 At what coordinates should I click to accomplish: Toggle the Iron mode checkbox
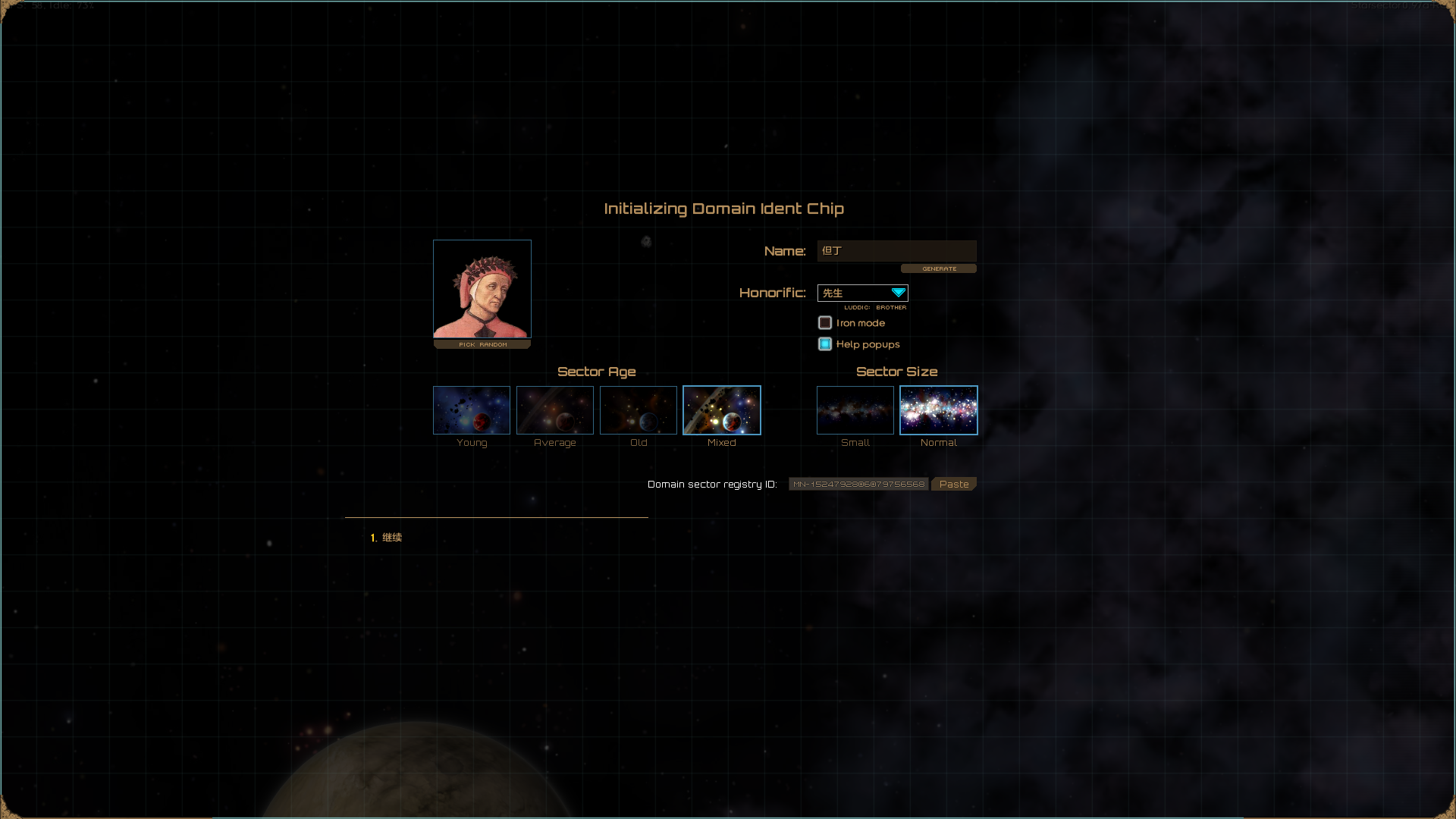pos(825,323)
